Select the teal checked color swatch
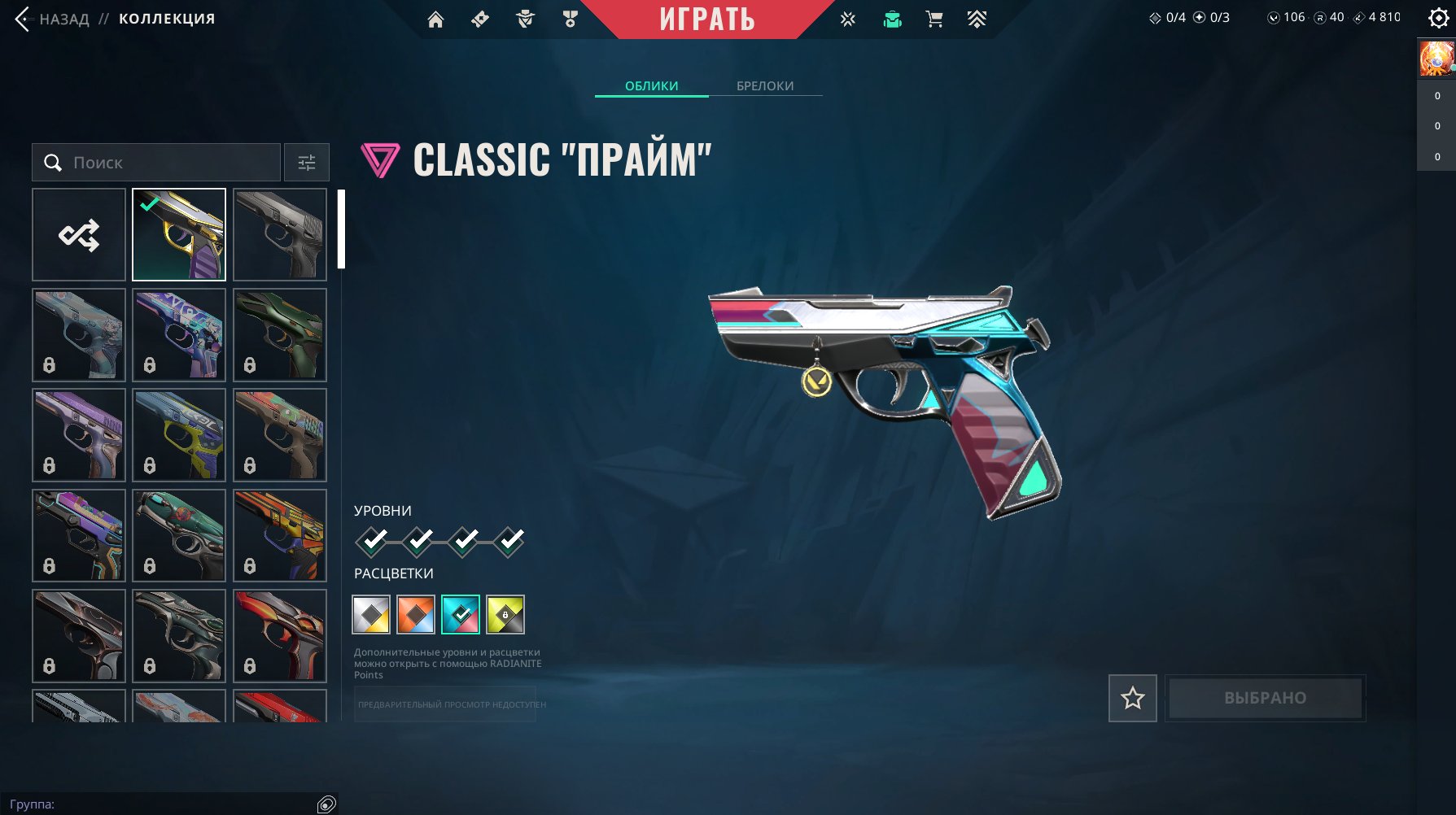Viewport: 1456px width, 815px height. (x=460, y=616)
